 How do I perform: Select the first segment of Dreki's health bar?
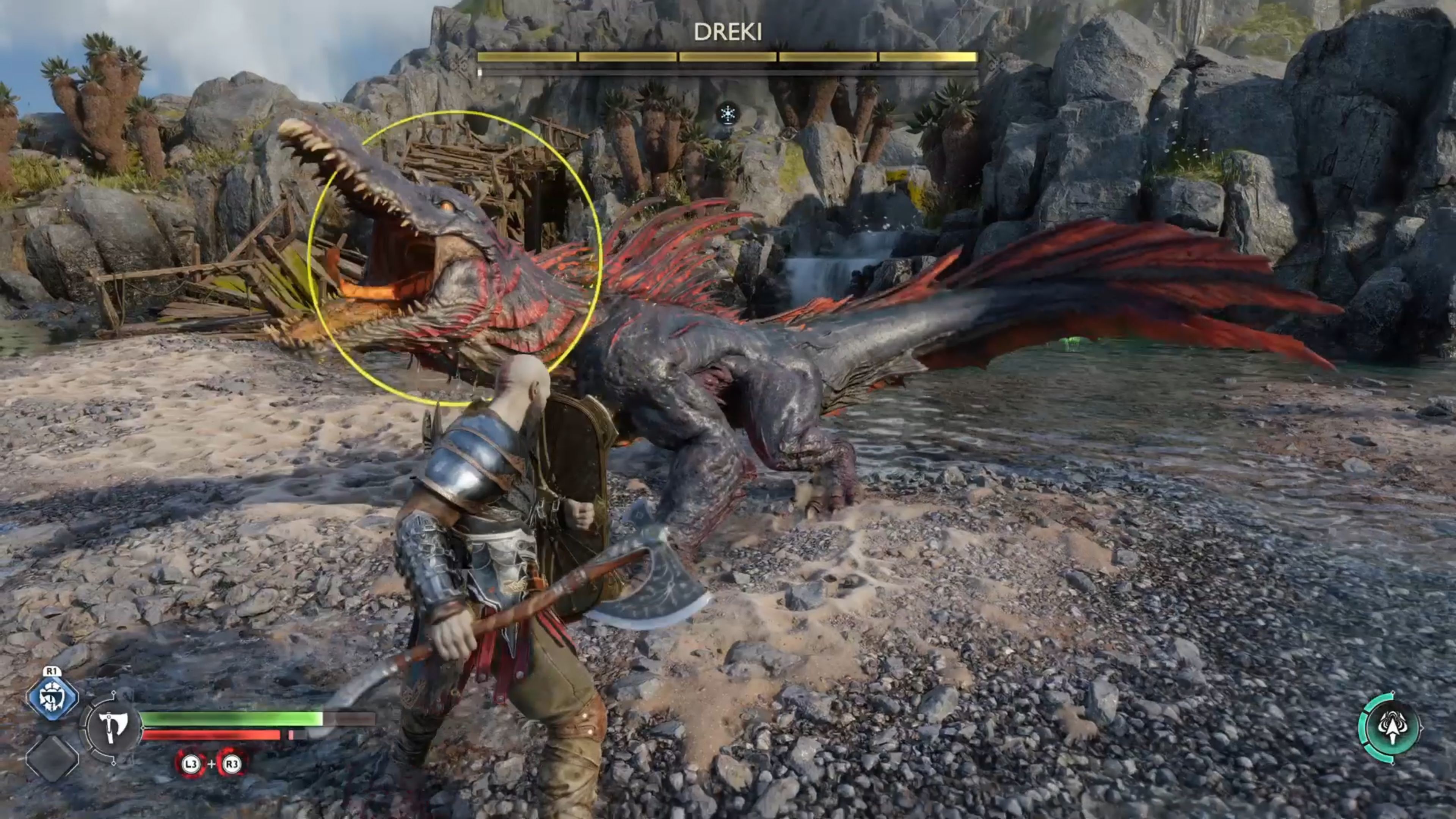coord(526,56)
